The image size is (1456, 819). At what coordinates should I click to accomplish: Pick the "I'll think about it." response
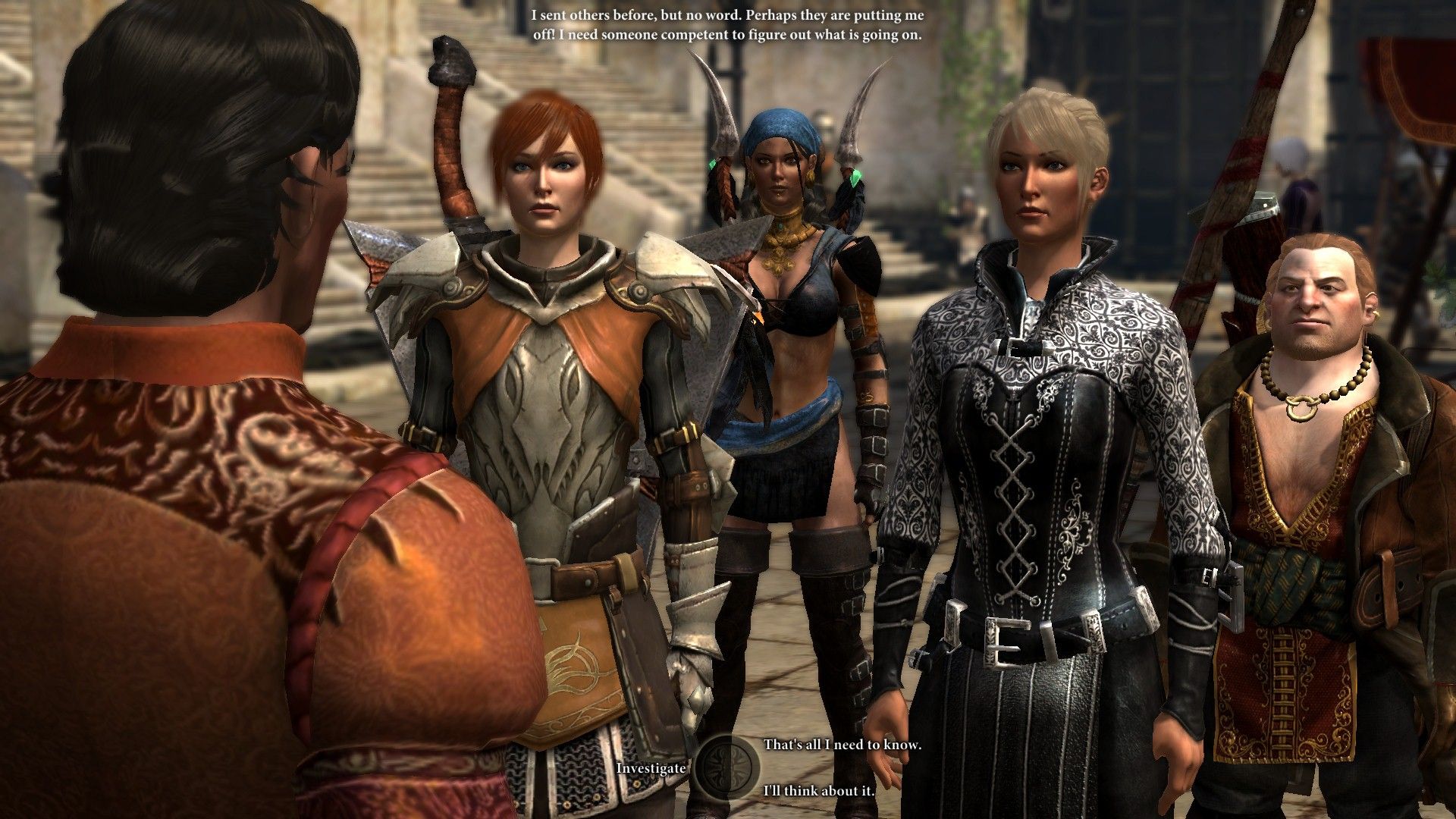(819, 791)
